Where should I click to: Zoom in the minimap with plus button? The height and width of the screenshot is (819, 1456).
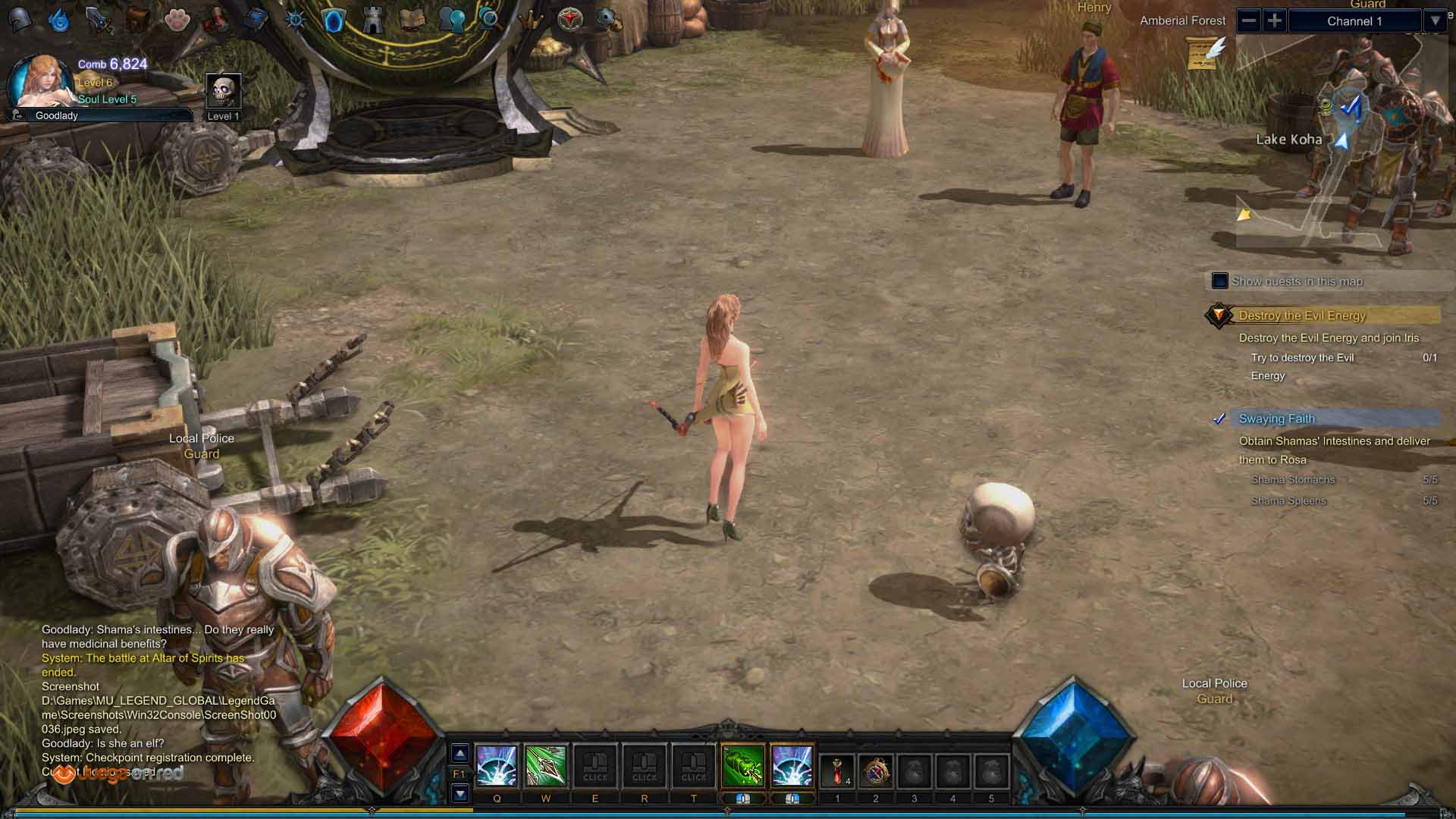pyautogui.click(x=1275, y=20)
